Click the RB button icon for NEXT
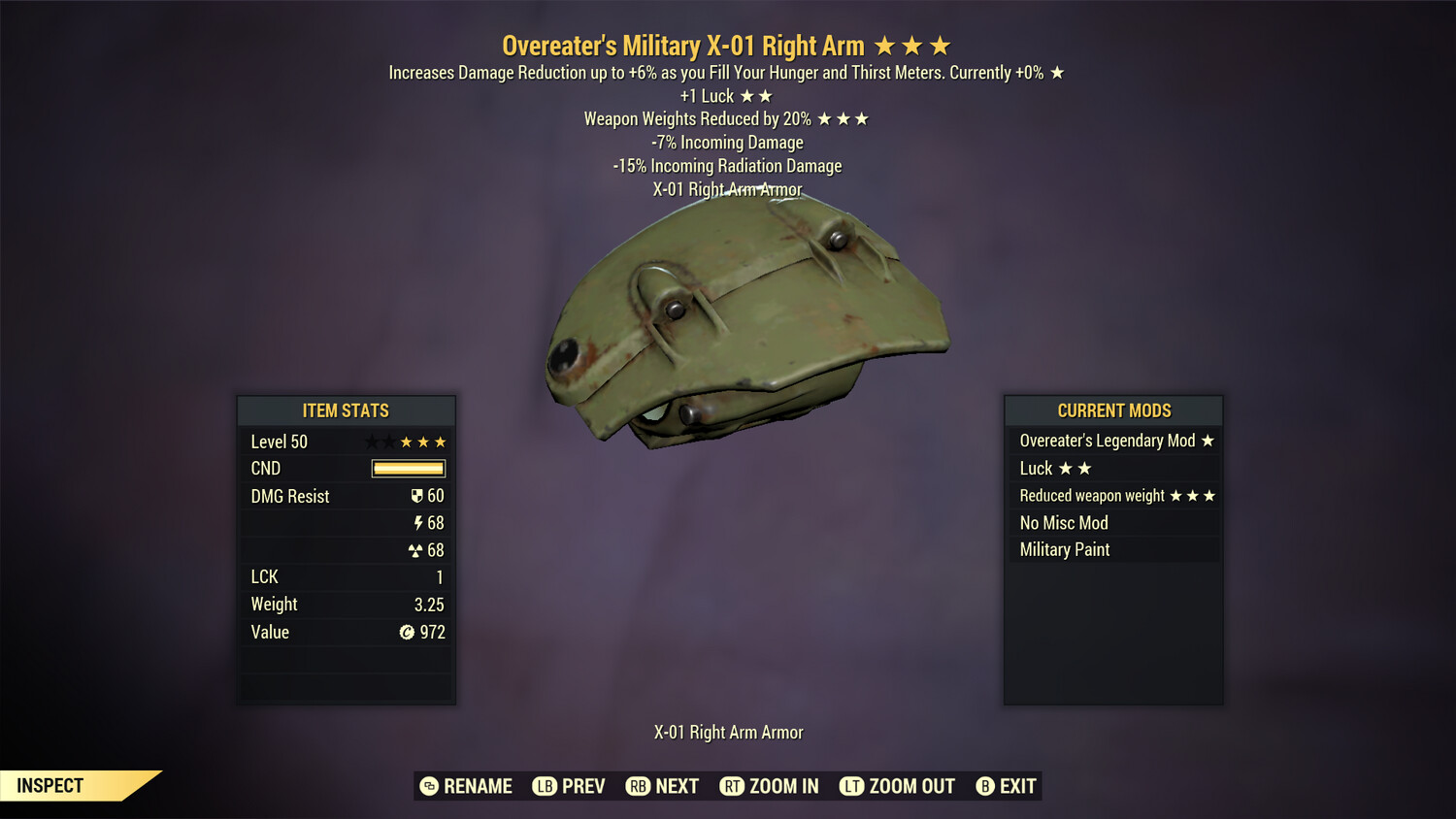1456x819 pixels. [639, 786]
